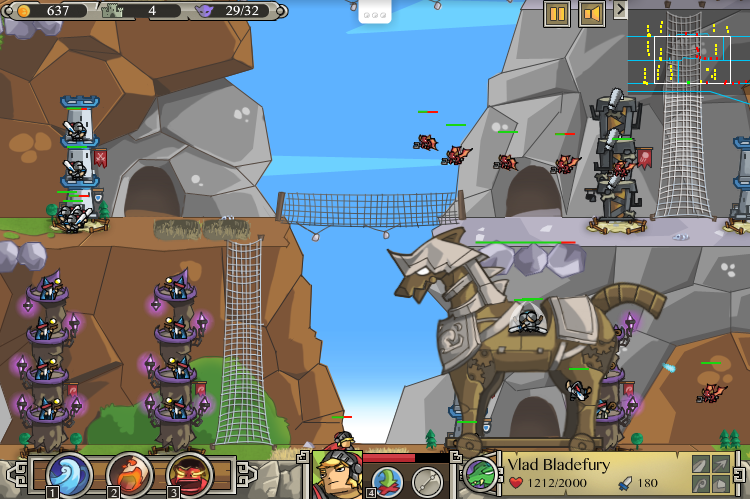Select the hero portrait
This screenshot has height=502, width=752.
coord(336,473)
